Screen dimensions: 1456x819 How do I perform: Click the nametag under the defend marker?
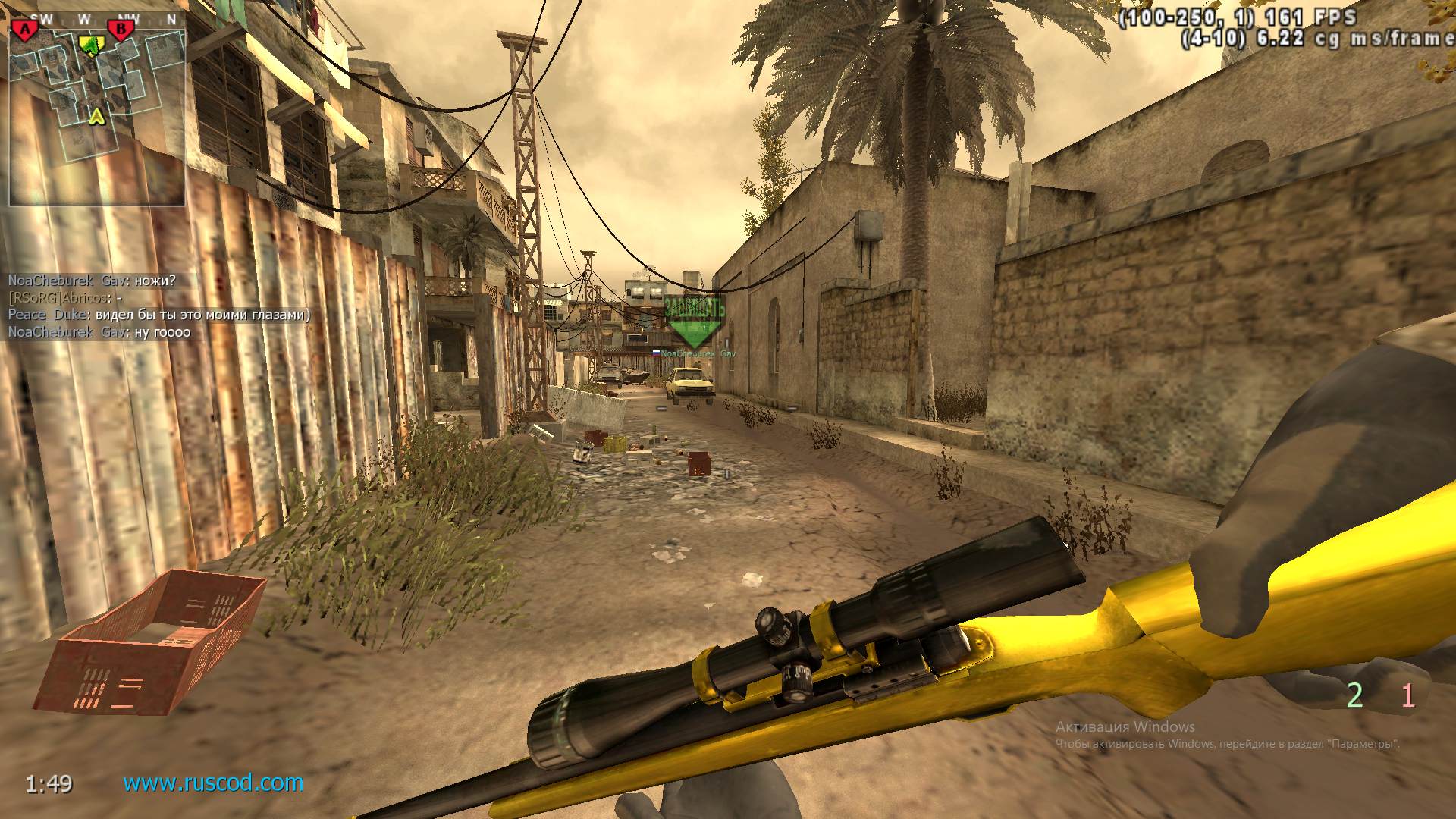click(x=696, y=353)
